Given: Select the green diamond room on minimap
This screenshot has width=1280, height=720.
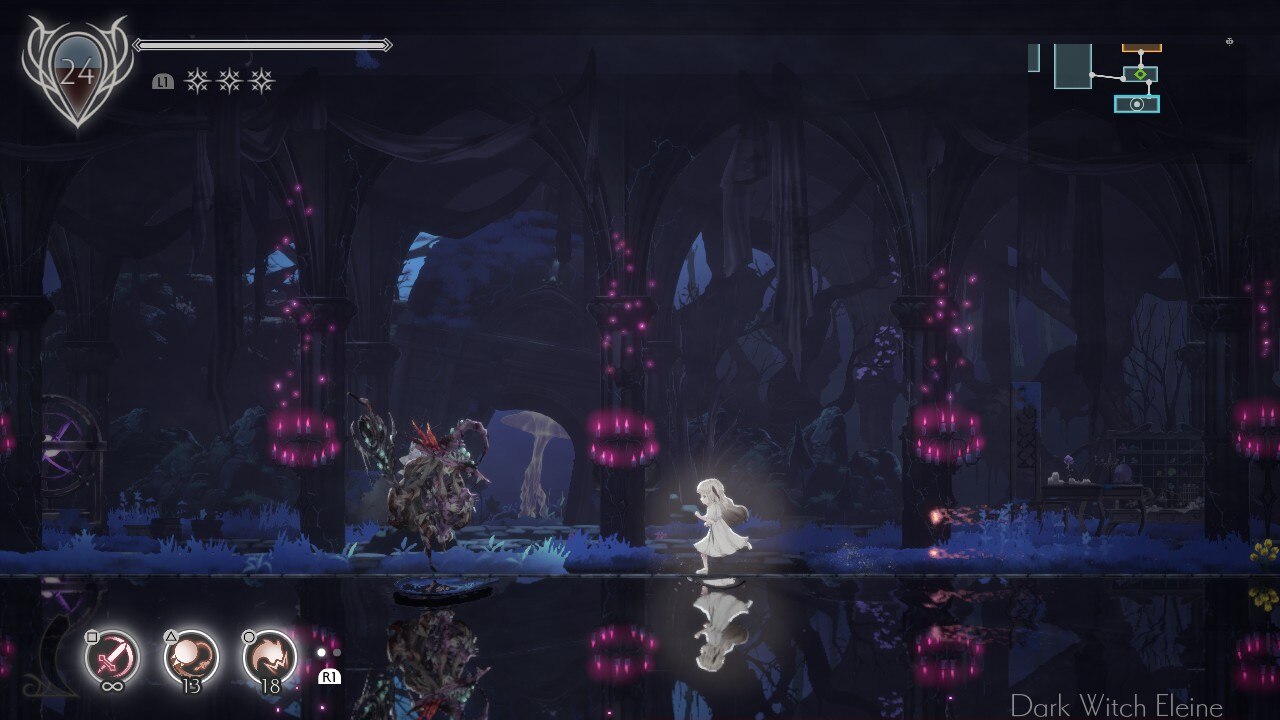Looking at the screenshot, I should click(x=1140, y=74).
